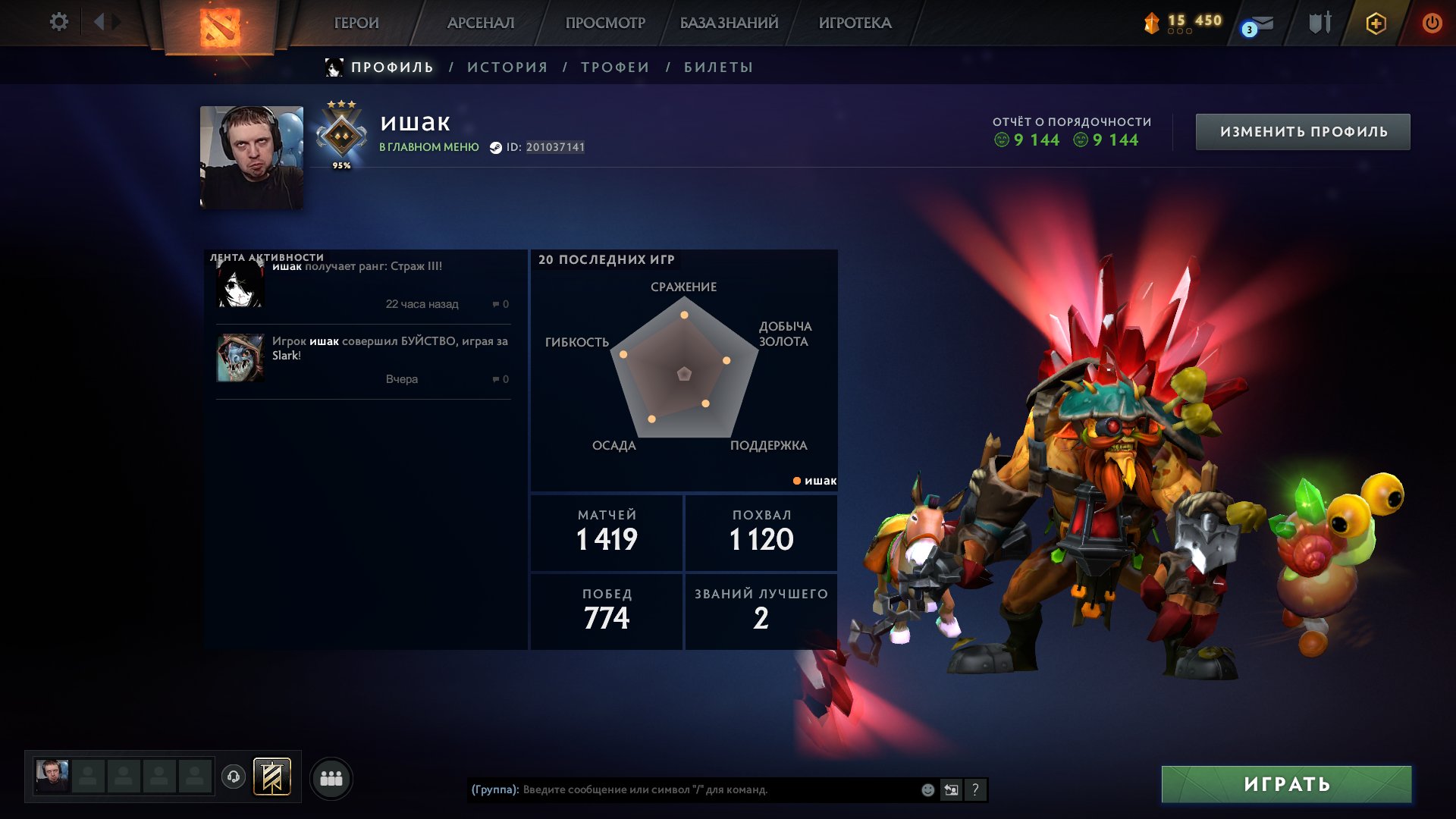Open the Арсенал menu
The image size is (1456, 819).
coord(481,23)
